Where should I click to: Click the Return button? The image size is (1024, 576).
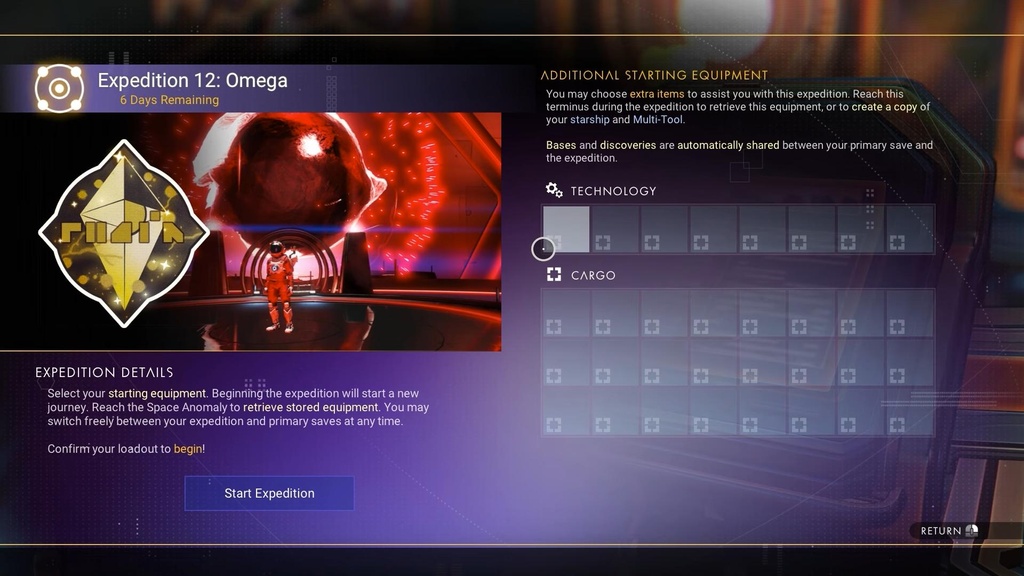[949, 531]
